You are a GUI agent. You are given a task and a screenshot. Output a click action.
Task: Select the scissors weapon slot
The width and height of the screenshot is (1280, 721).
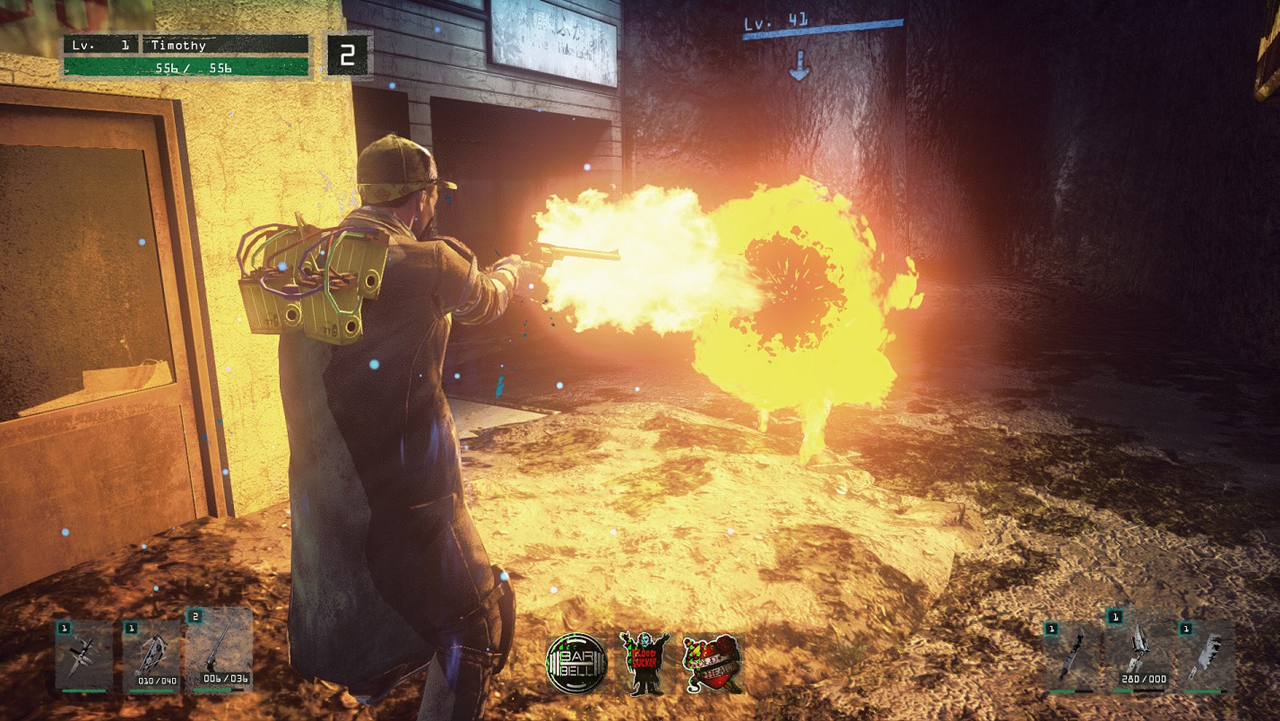(x=84, y=656)
